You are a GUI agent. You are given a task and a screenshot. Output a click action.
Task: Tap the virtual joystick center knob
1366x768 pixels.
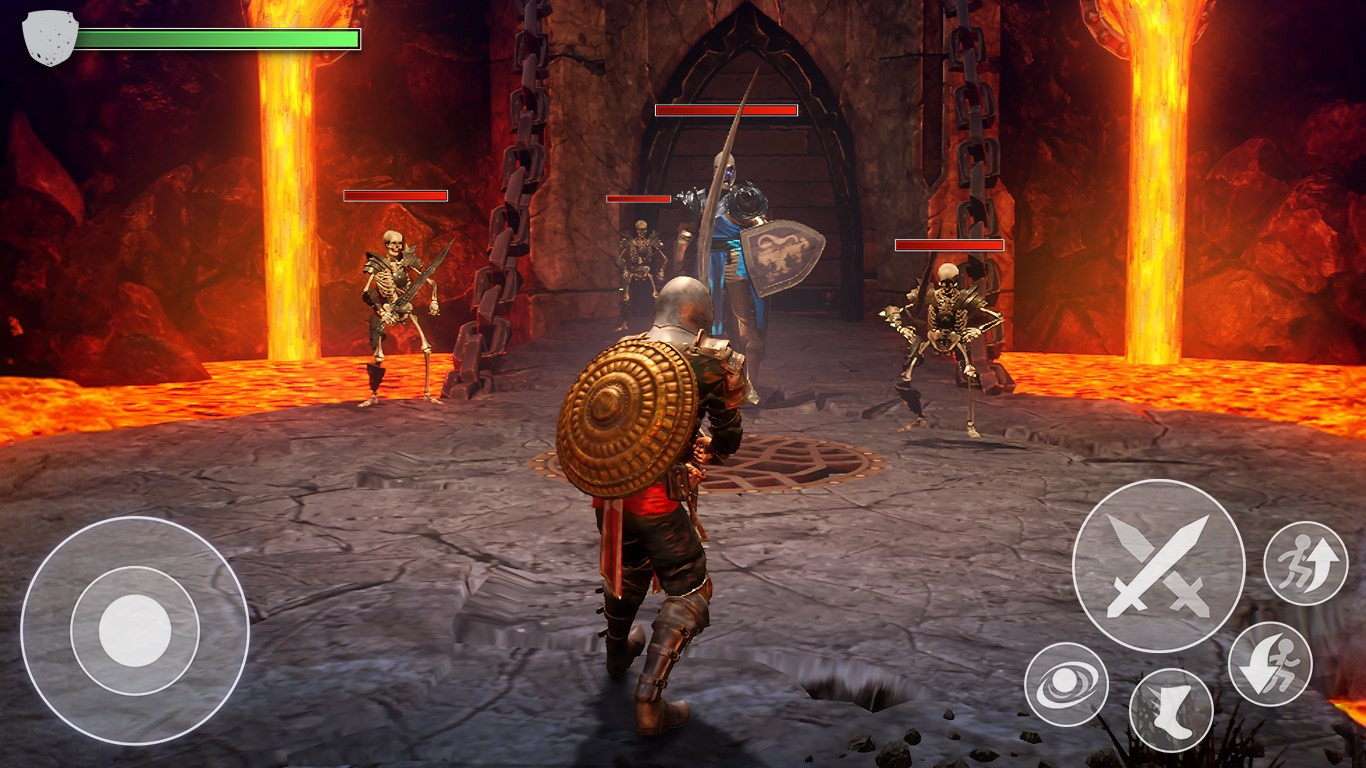coord(135,631)
